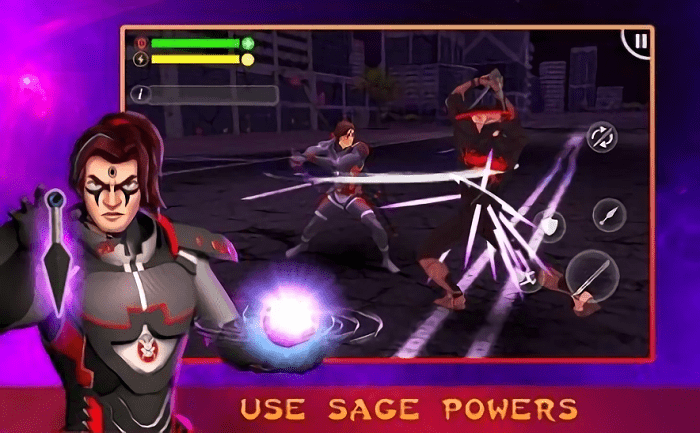Use the small crossed-blade skill button
The width and height of the screenshot is (700, 433).
529,280
